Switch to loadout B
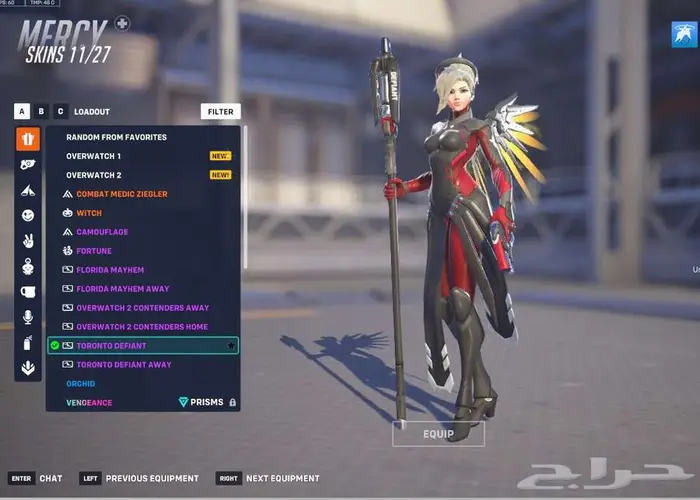700x500 pixels. click(x=41, y=111)
